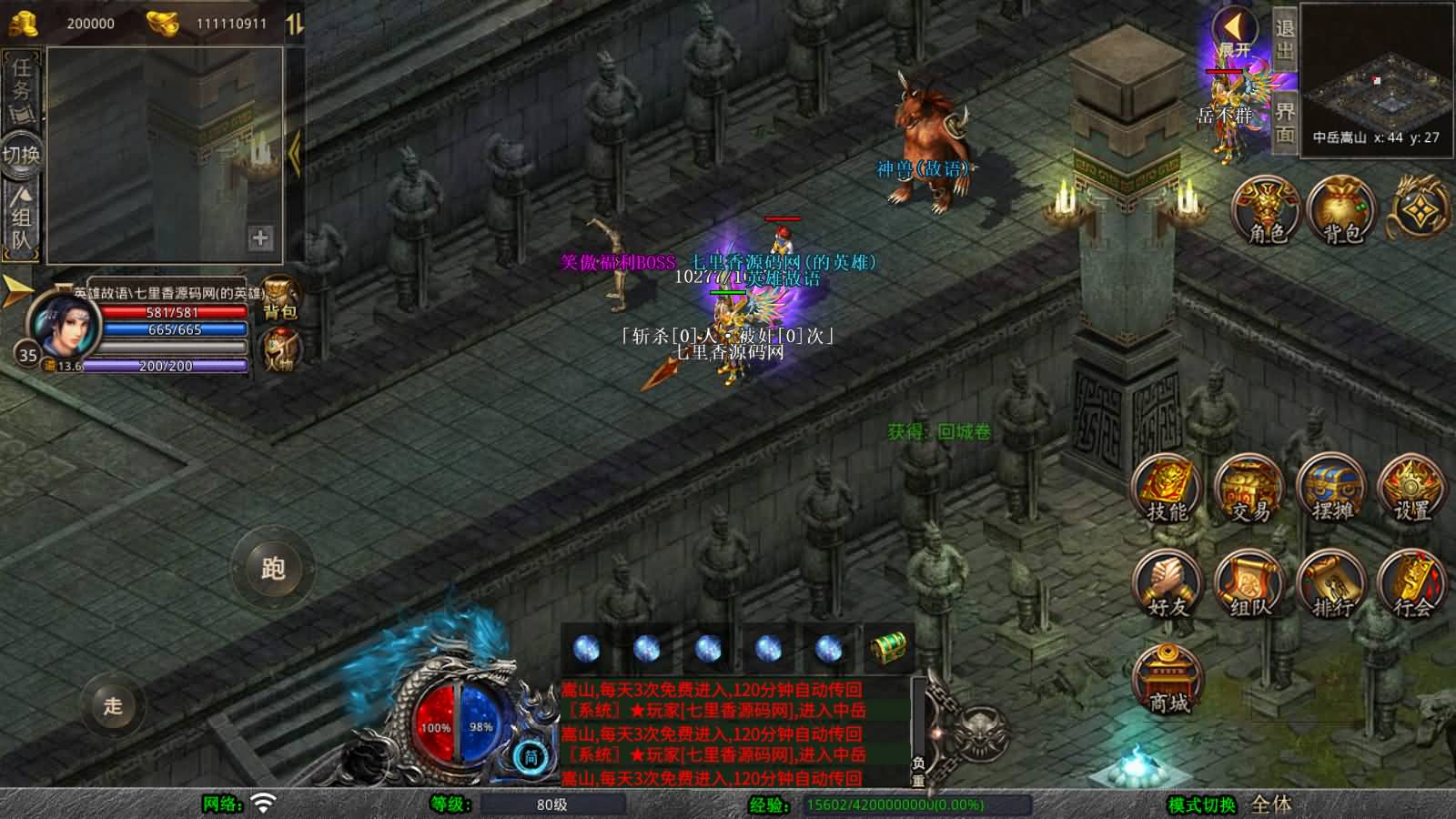The height and width of the screenshot is (819, 1456).
Task: Open the 角色 character panel
Action: (1266, 211)
